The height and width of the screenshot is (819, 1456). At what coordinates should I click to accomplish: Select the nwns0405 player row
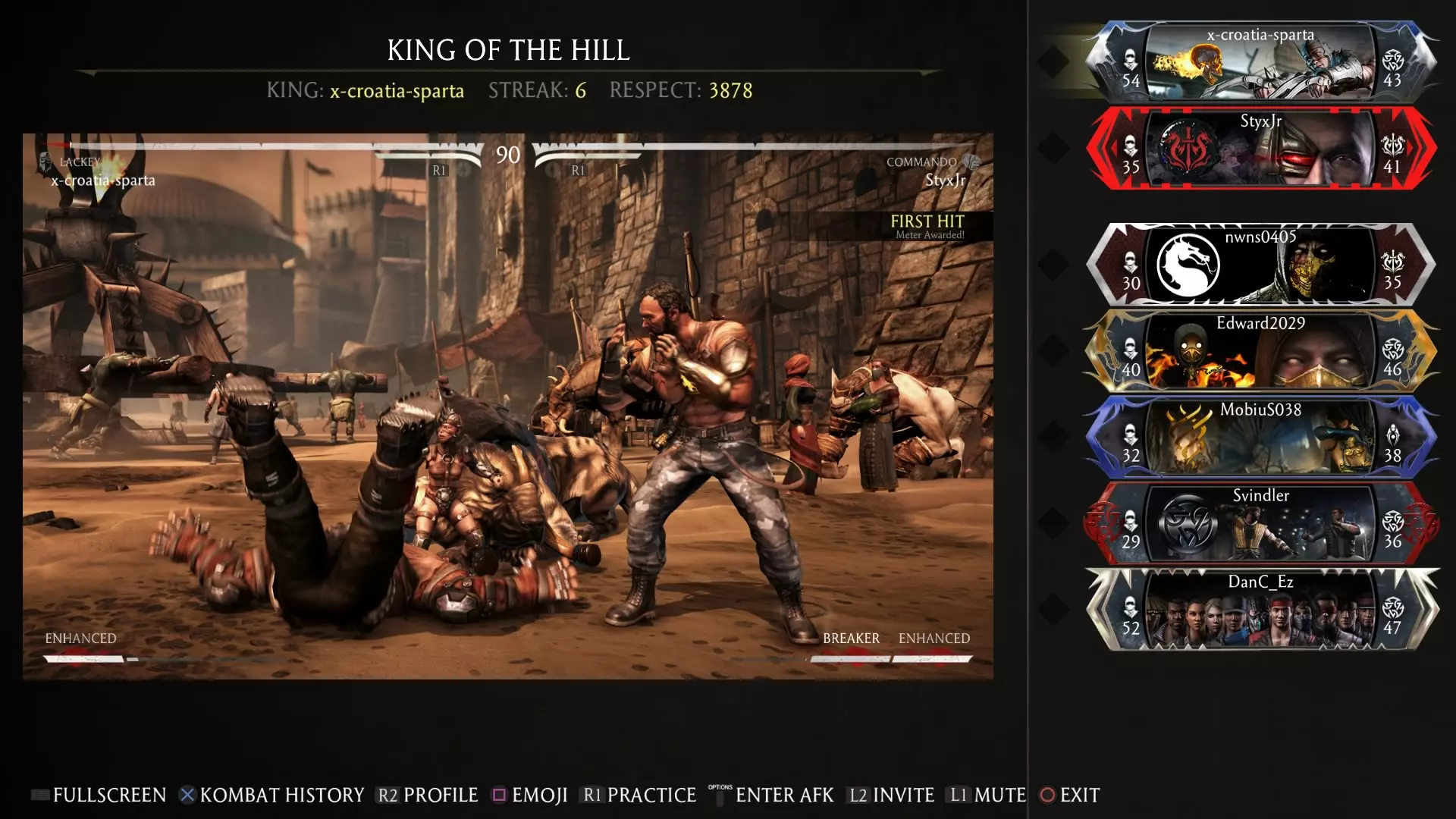(1260, 264)
